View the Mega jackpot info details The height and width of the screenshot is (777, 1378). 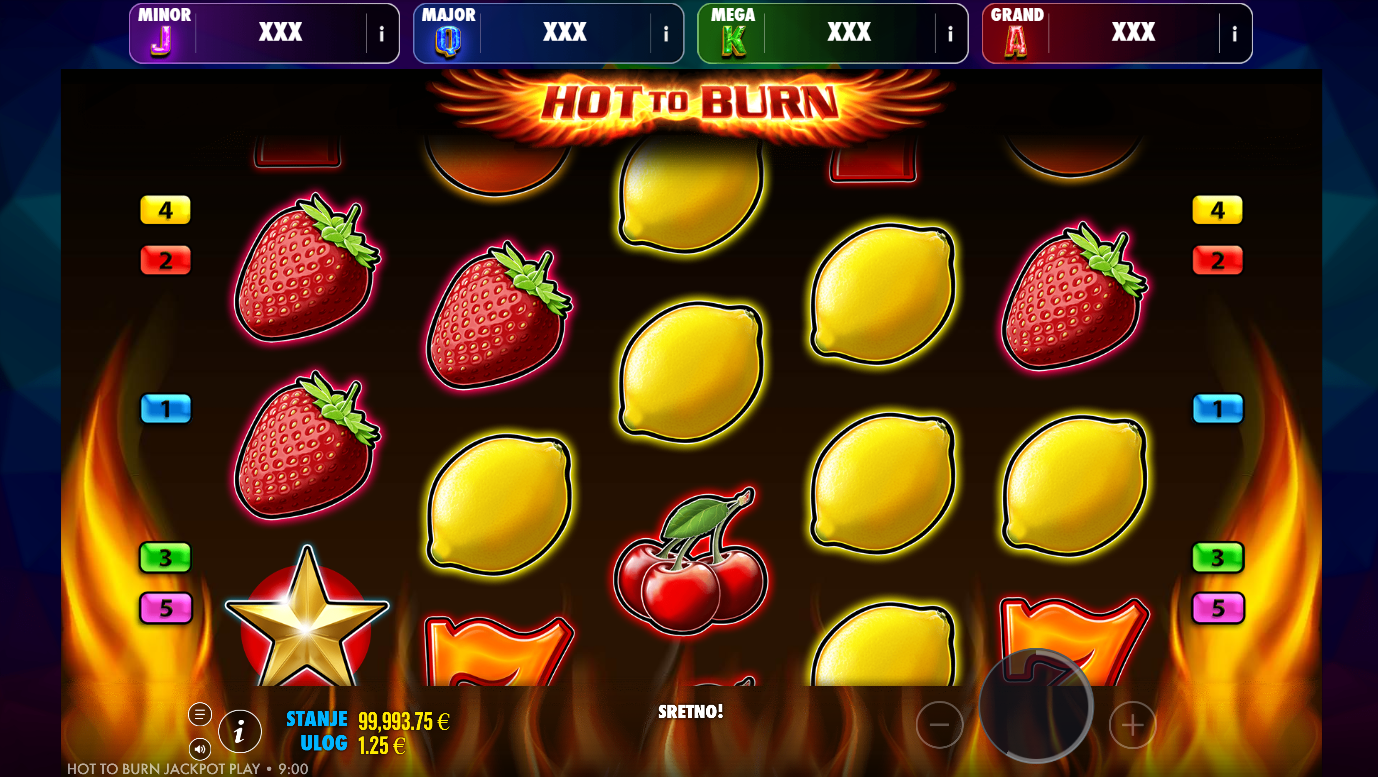click(x=950, y=34)
